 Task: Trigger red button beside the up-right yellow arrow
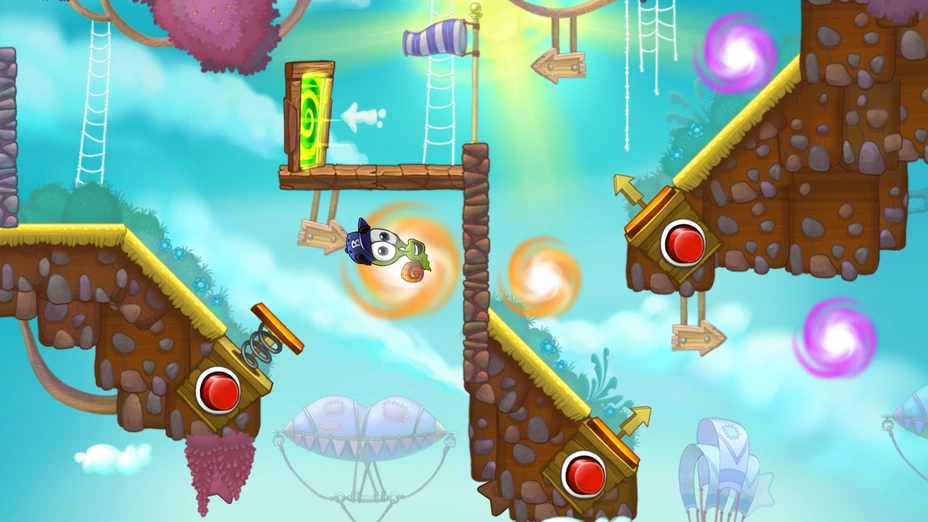point(583,471)
